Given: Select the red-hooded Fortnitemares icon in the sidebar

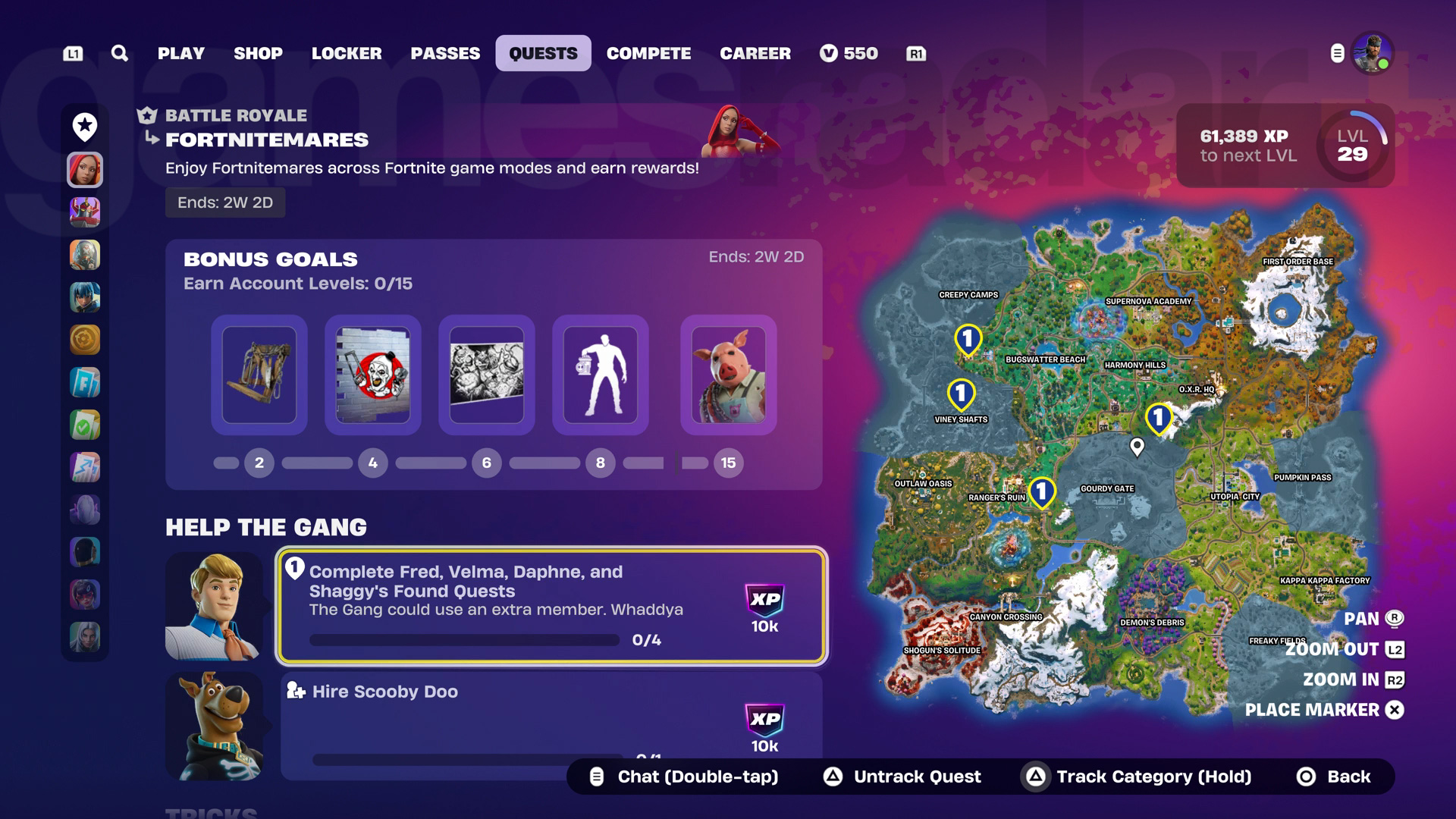Looking at the screenshot, I should pyautogui.click(x=84, y=170).
